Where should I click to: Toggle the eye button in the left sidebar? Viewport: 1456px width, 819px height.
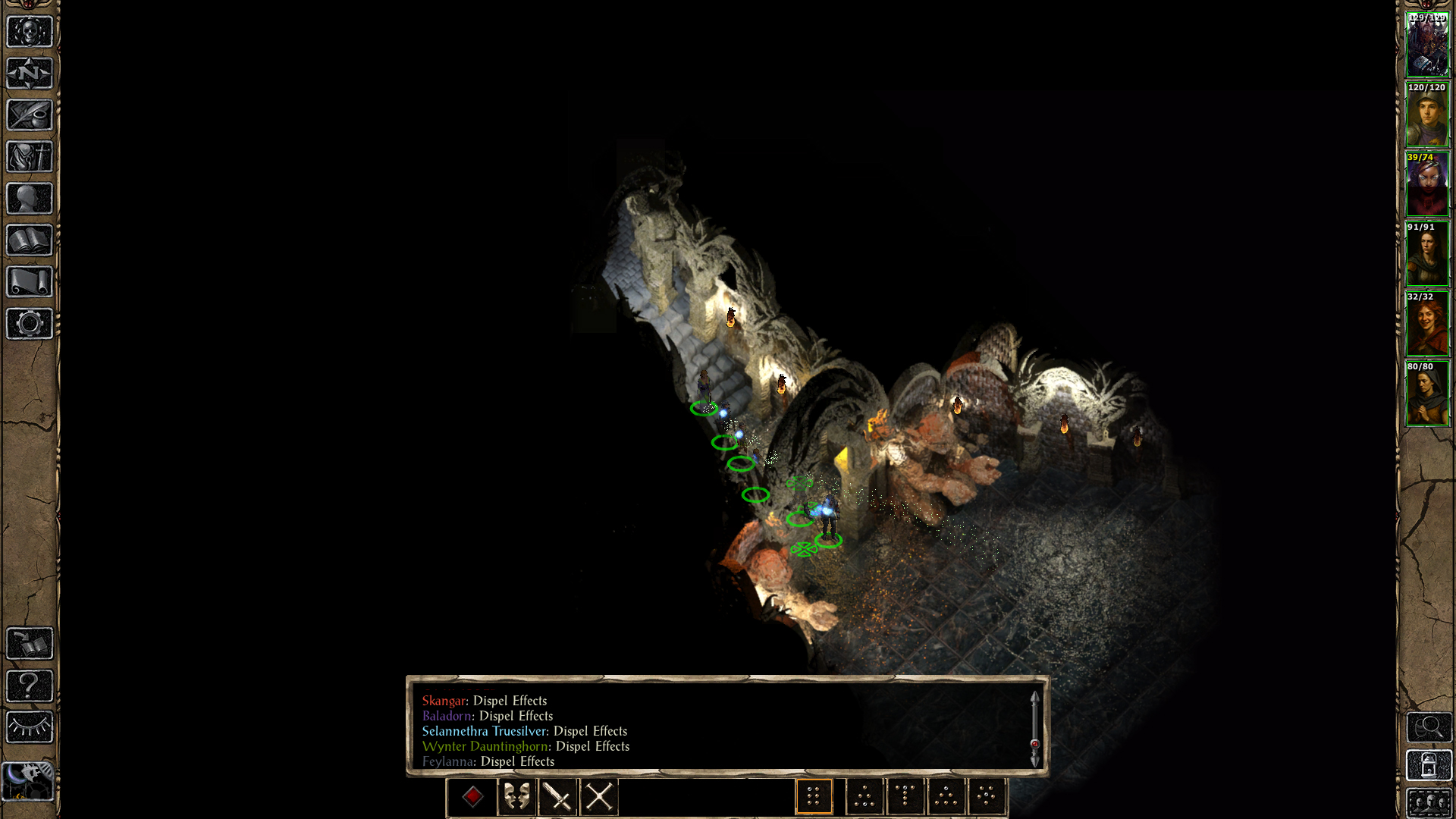tap(30, 727)
